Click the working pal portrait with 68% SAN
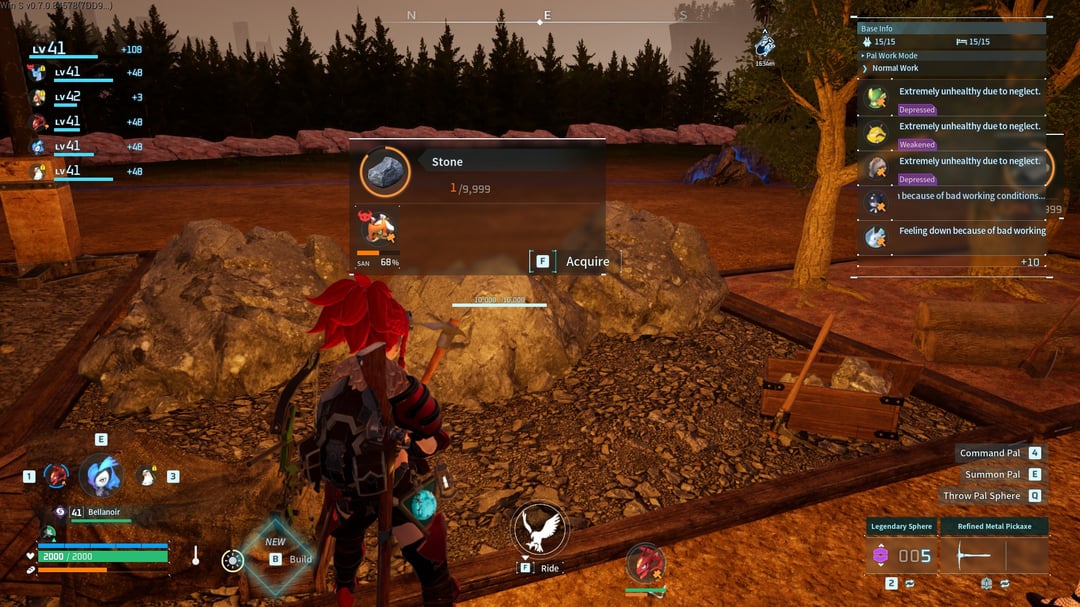1080x607 pixels. [x=378, y=229]
